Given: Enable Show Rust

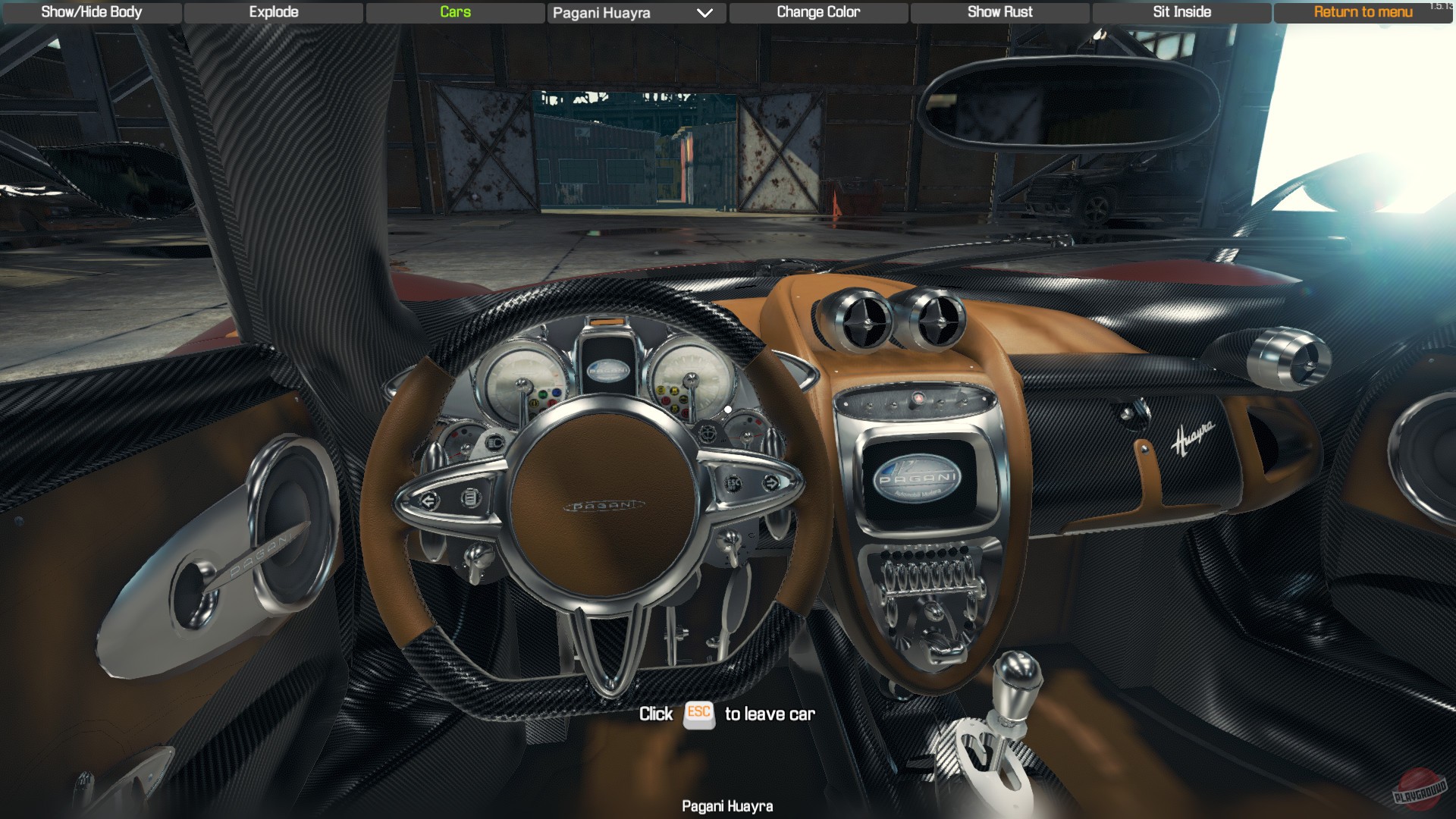Looking at the screenshot, I should pos(999,11).
